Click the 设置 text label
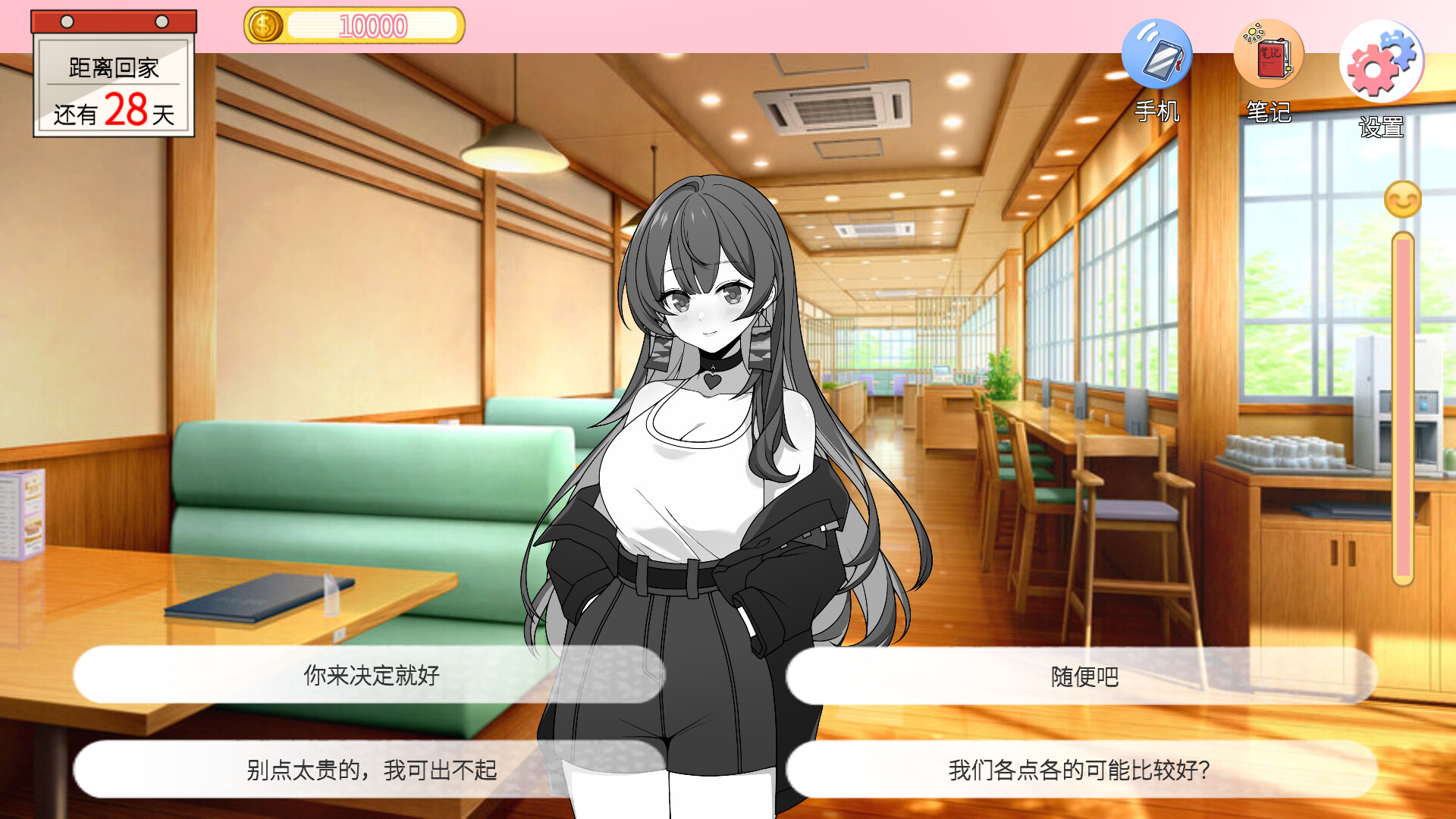This screenshot has height=819, width=1456. pos(1381,127)
